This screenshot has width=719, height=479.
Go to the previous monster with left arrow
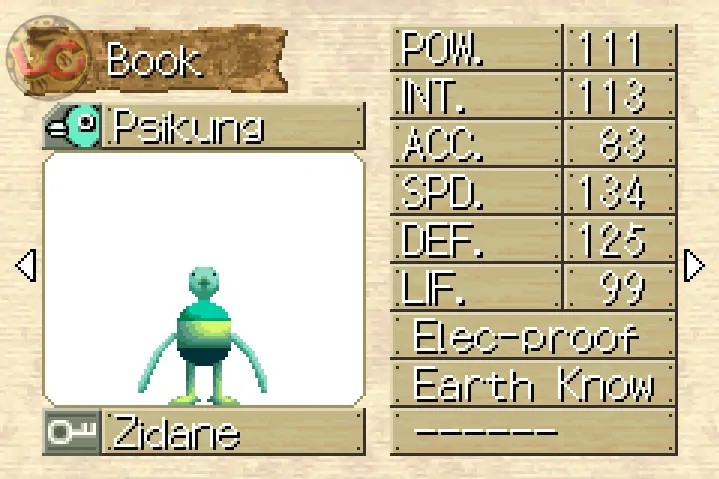[x=26, y=266]
